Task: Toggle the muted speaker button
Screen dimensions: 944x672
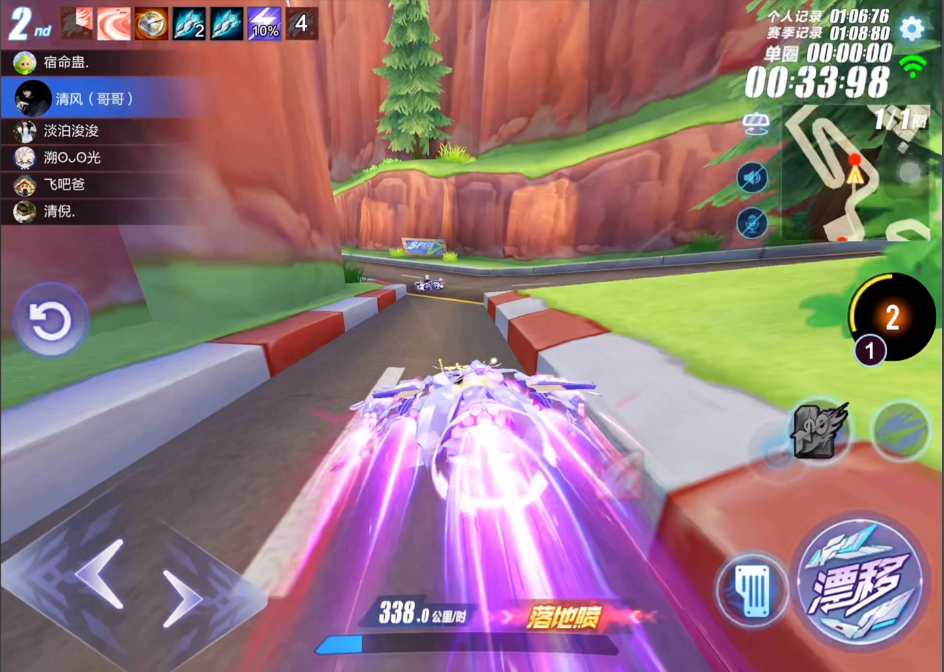Action: point(752,178)
